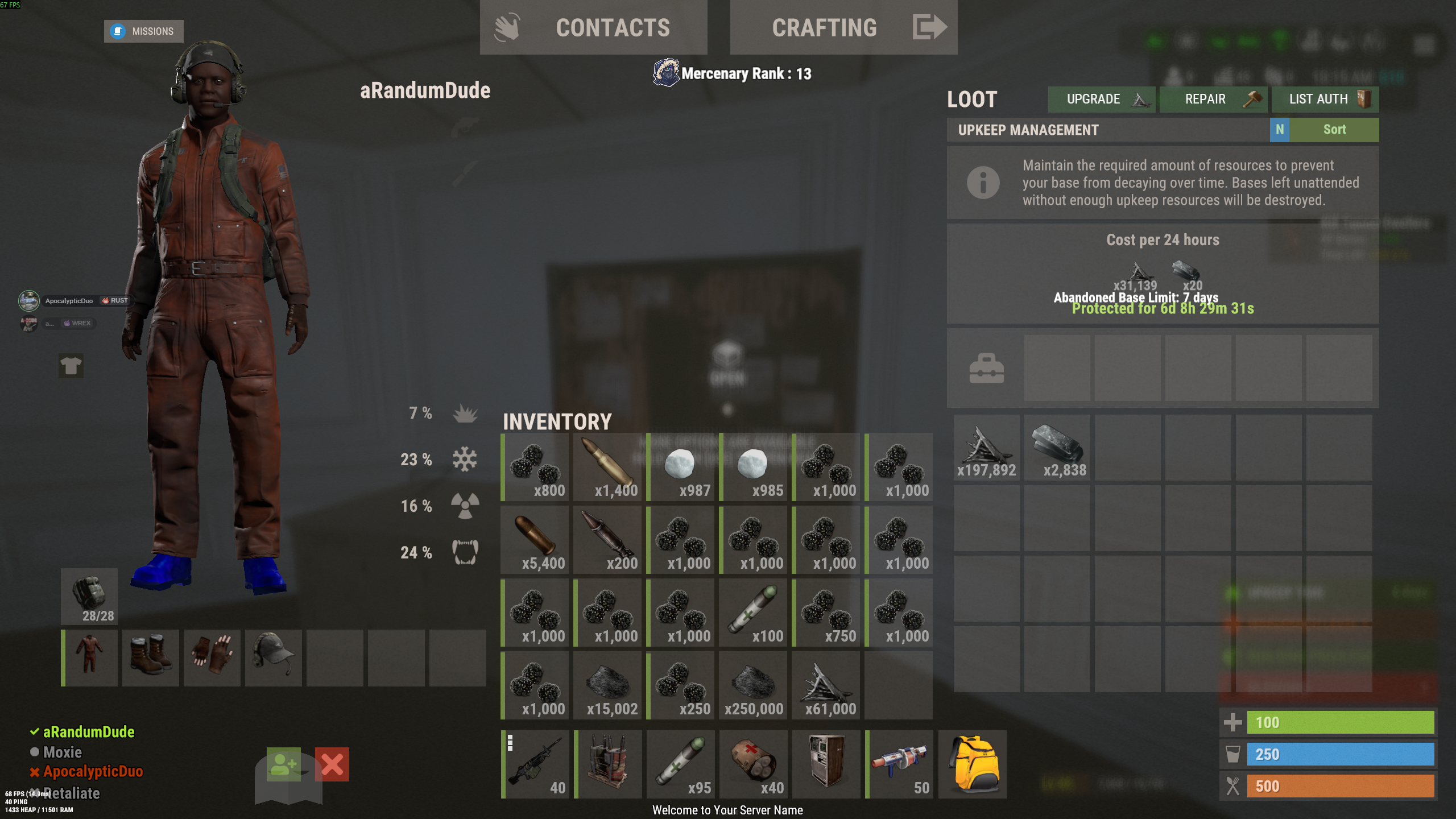1456x819 pixels.
Task: Pick the x61,000 wood stack in inventory
Action: pos(826,686)
